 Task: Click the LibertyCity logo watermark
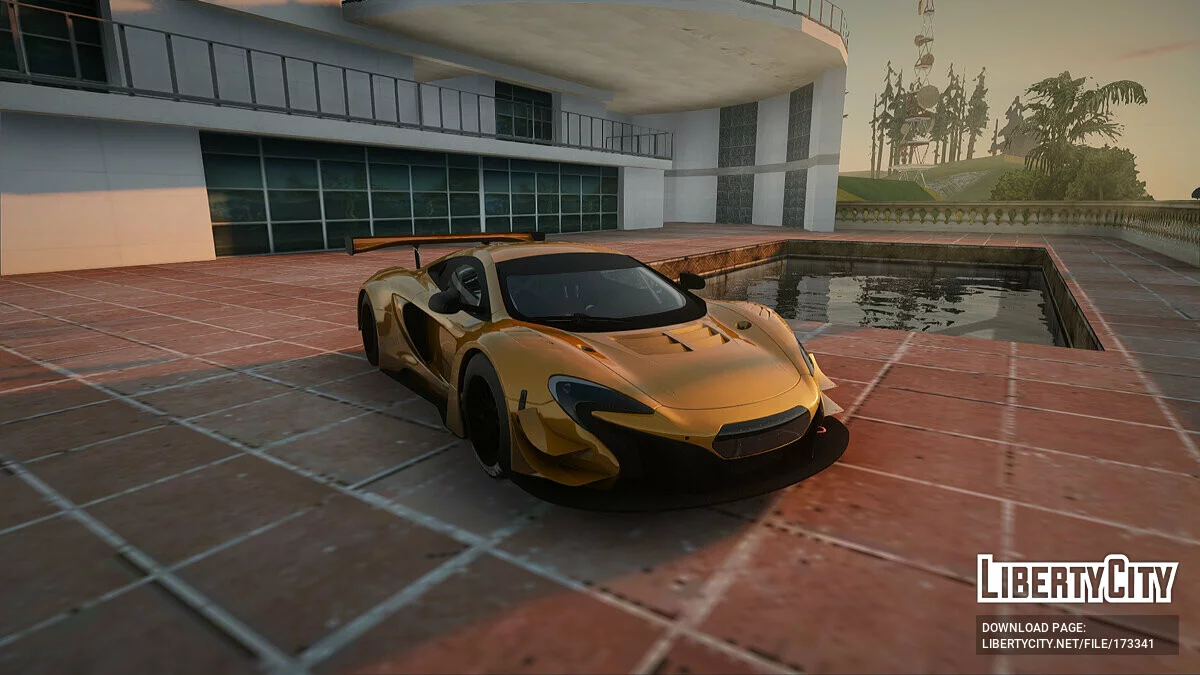(x=1077, y=579)
